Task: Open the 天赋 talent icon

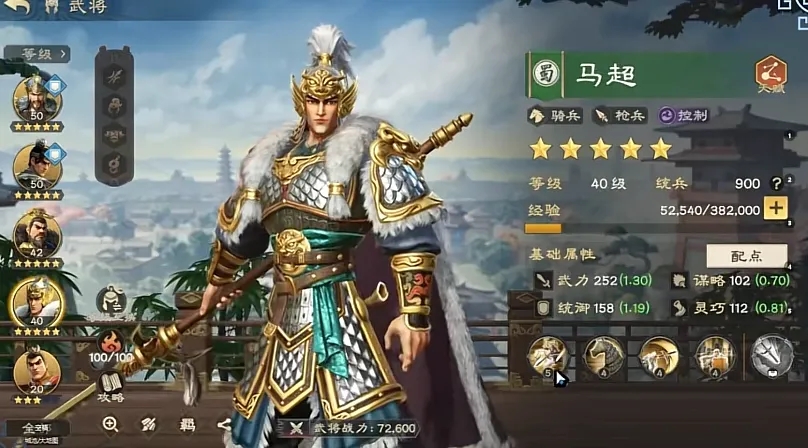Action: [770, 74]
